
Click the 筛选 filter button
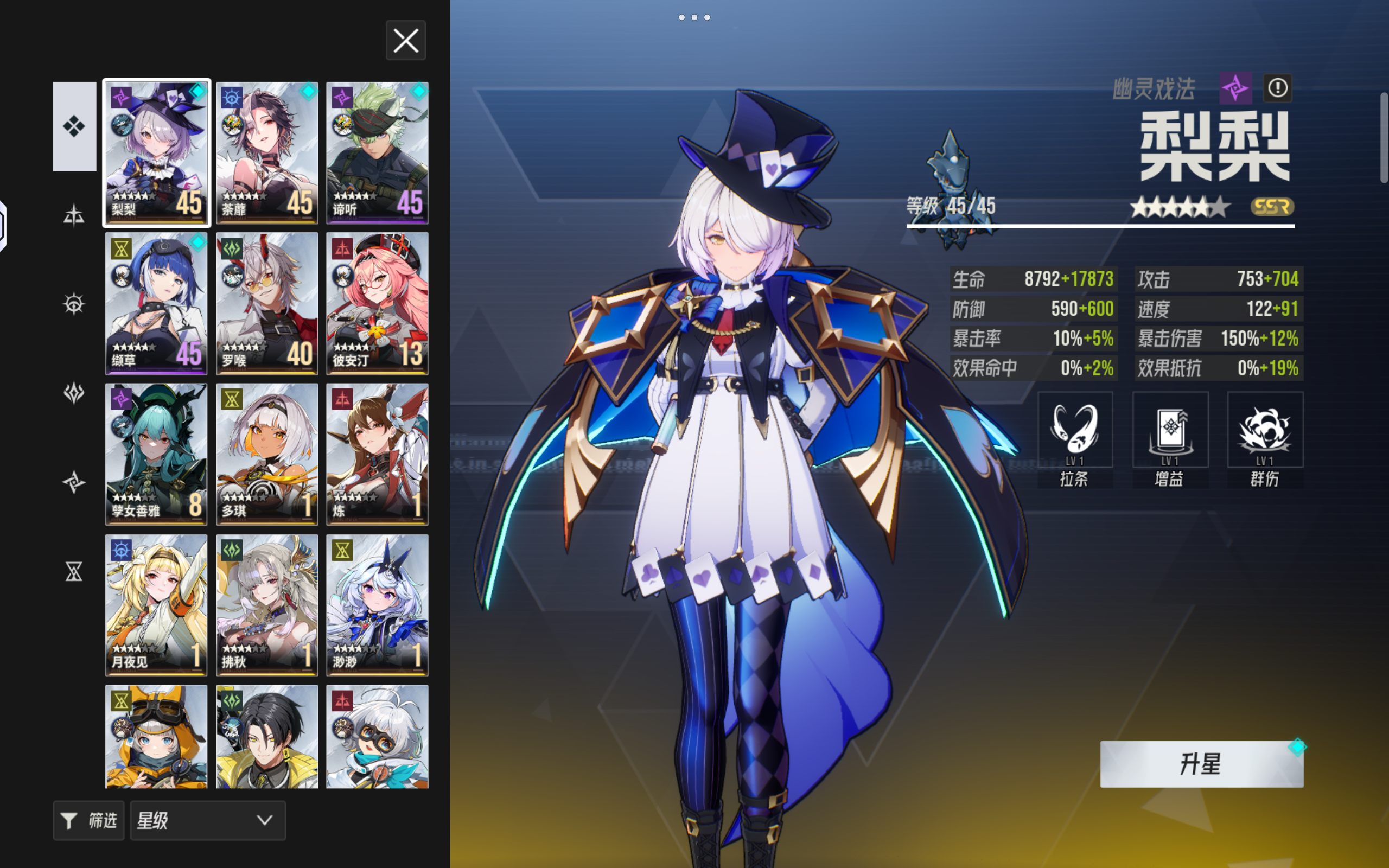point(88,820)
